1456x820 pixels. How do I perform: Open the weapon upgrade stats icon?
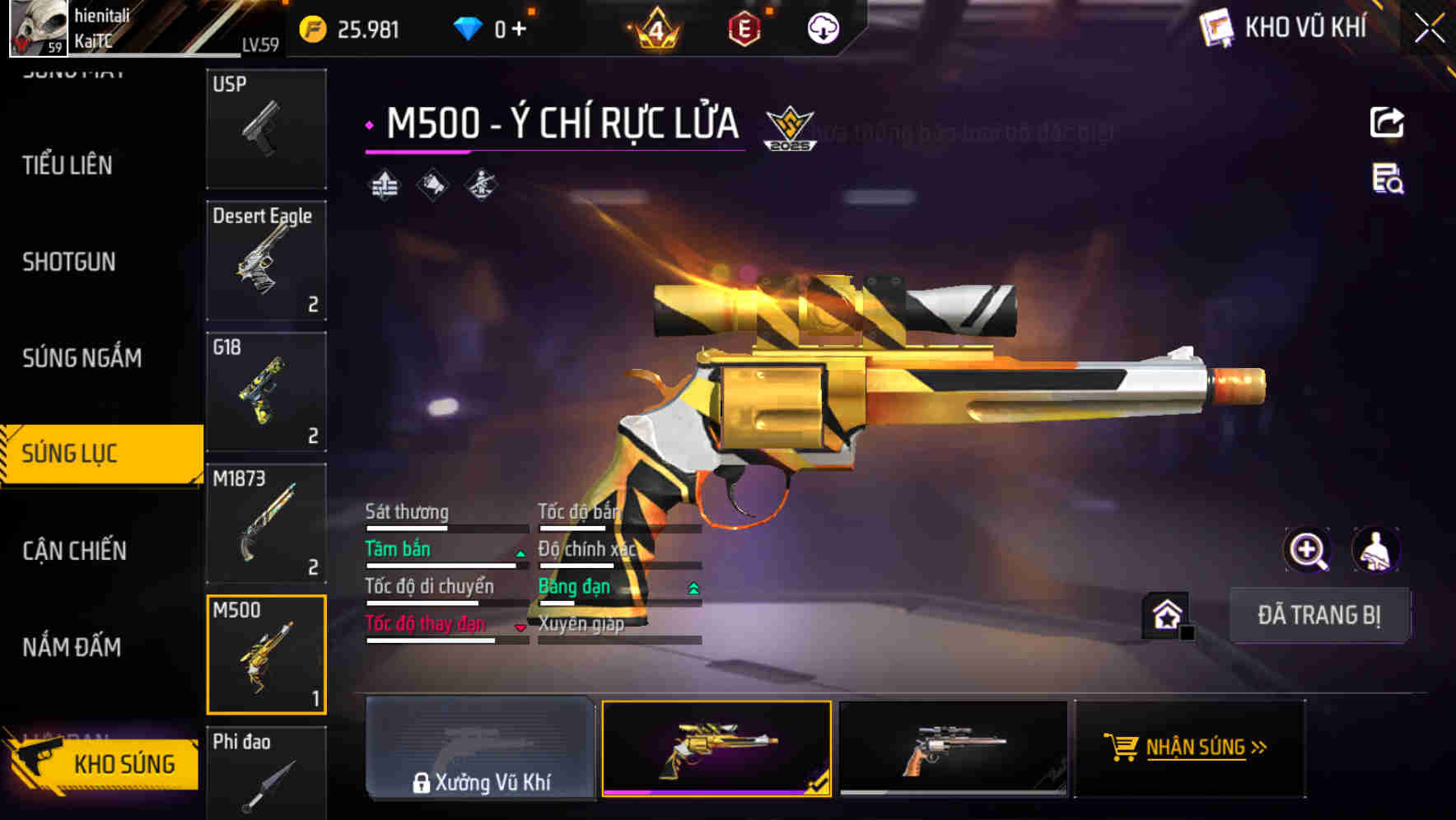[x=384, y=184]
